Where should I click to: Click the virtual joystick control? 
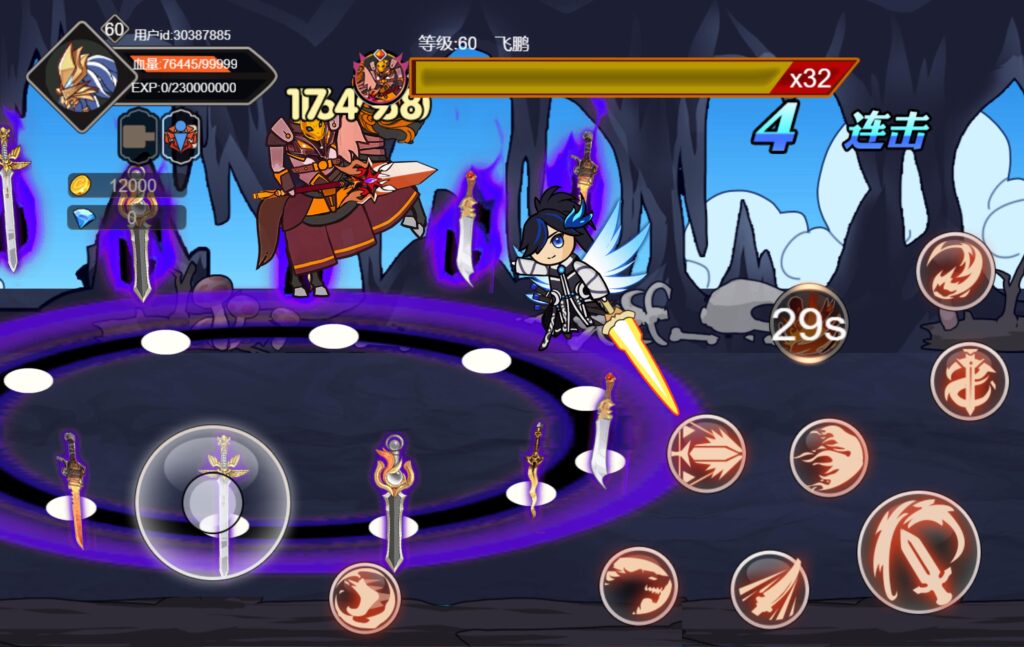(212, 502)
